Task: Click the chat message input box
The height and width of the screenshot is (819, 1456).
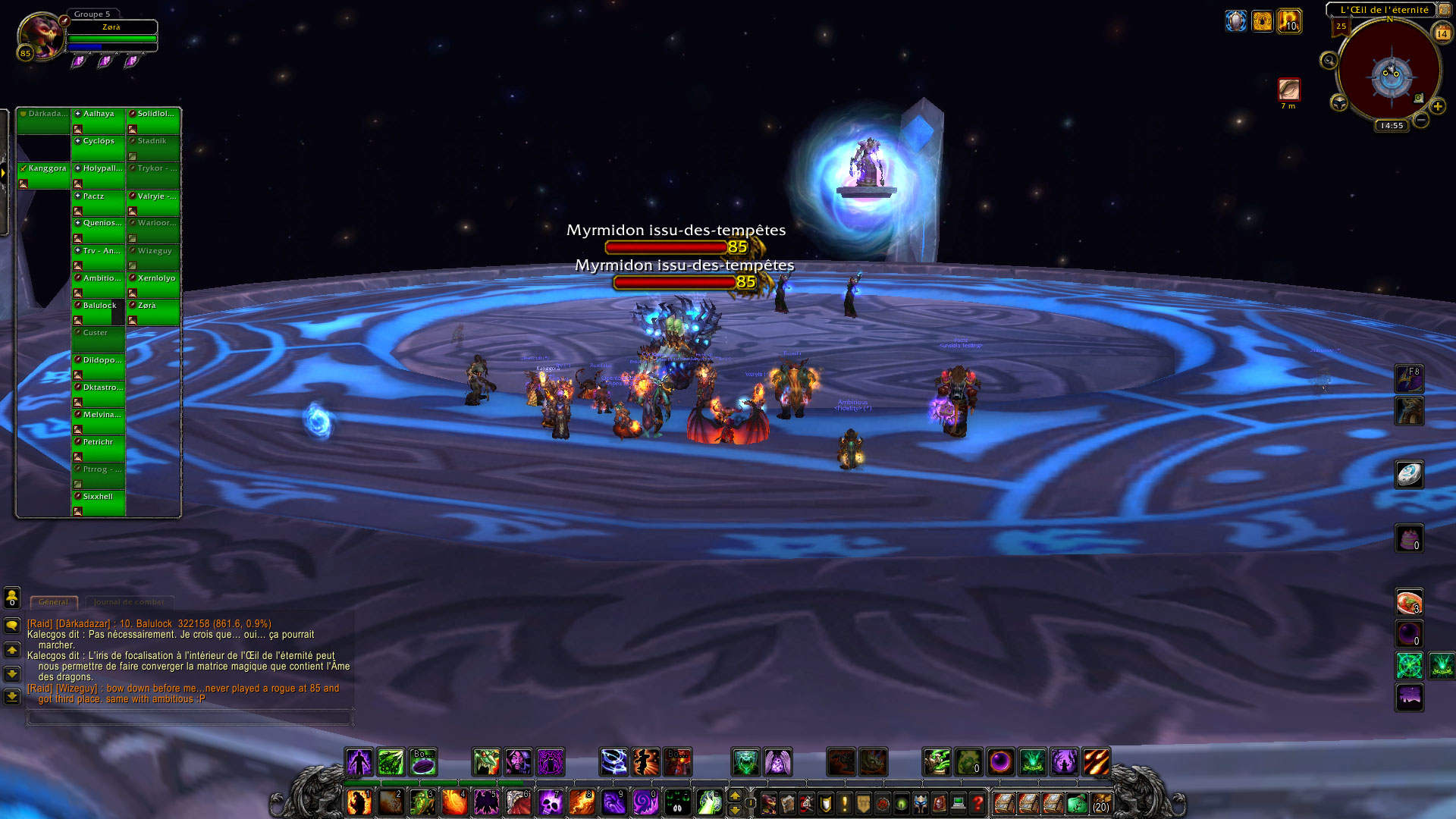Action: pos(188,717)
